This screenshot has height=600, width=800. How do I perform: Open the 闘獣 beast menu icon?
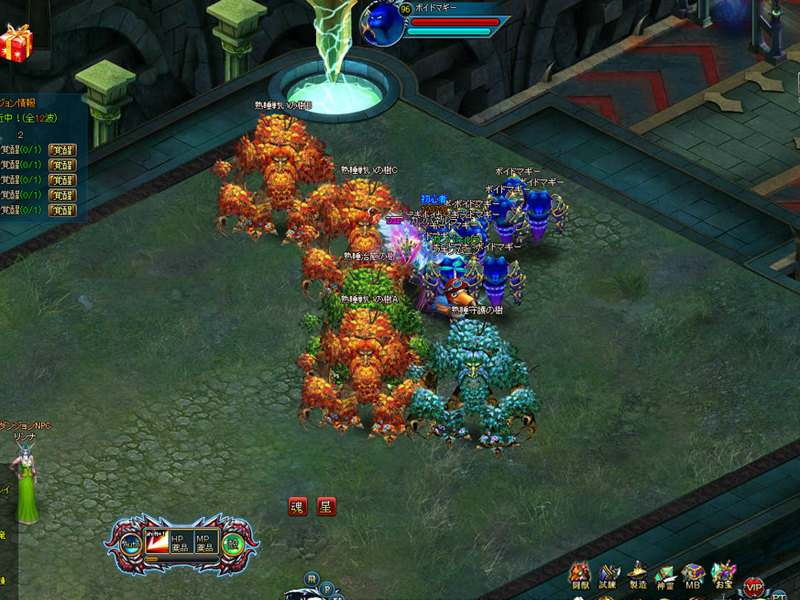point(580,576)
